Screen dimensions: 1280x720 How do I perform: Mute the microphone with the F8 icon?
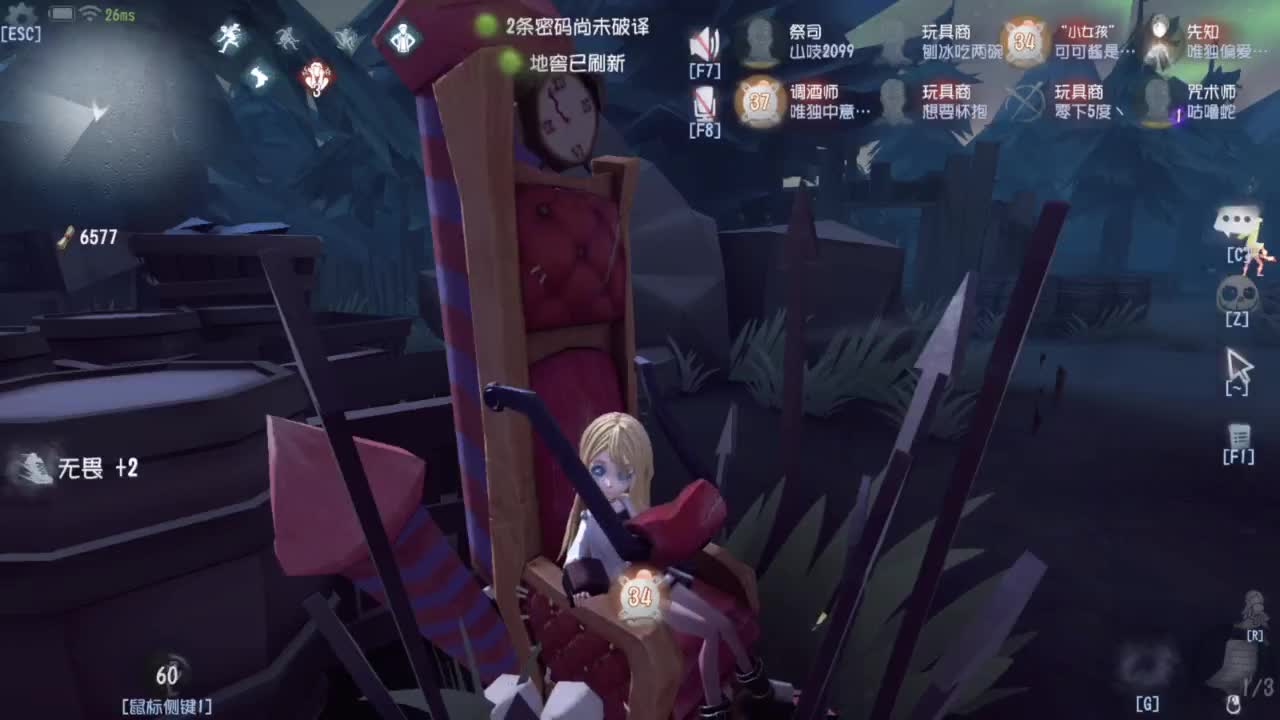click(x=706, y=100)
